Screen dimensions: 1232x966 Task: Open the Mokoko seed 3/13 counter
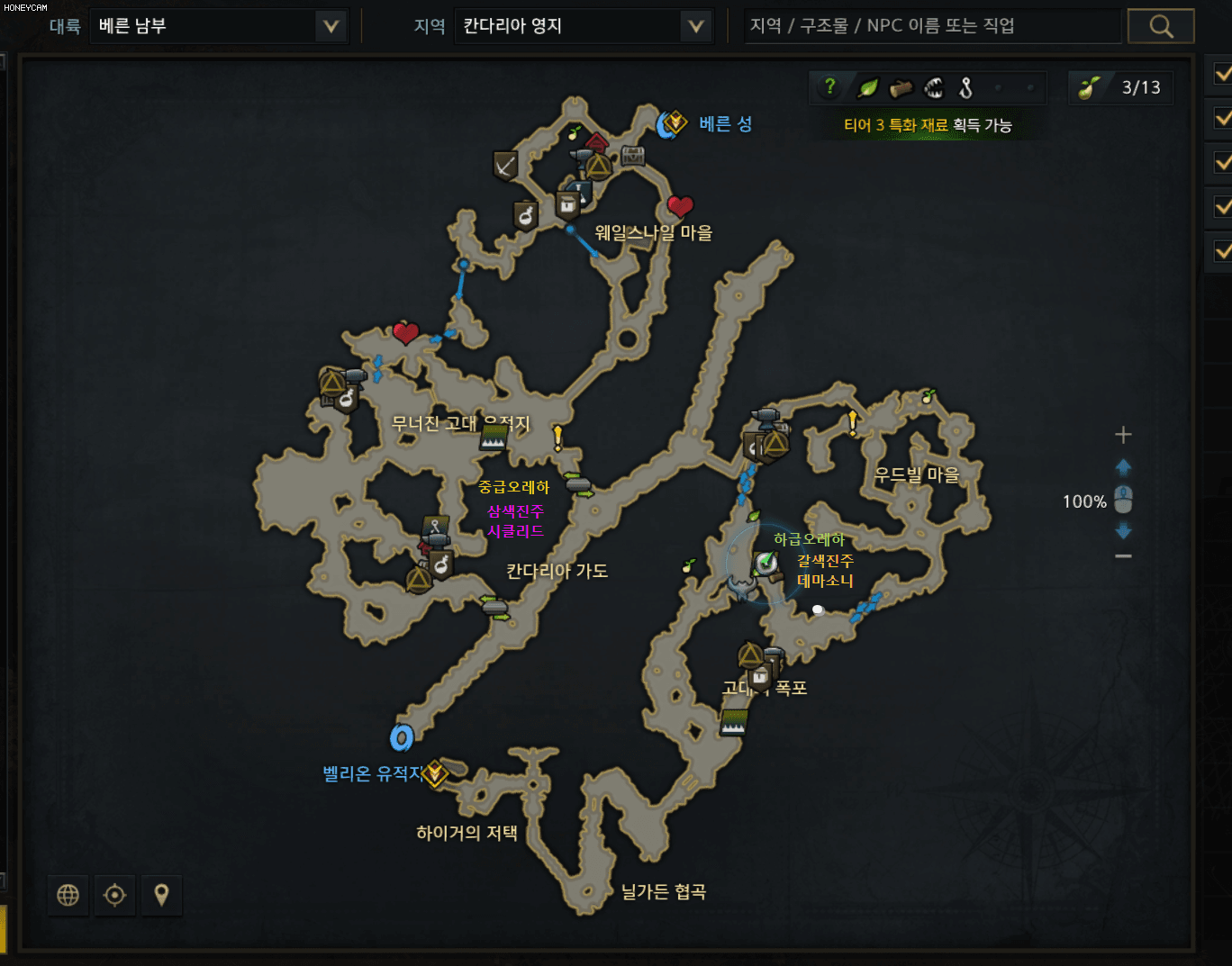[x=1120, y=87]
